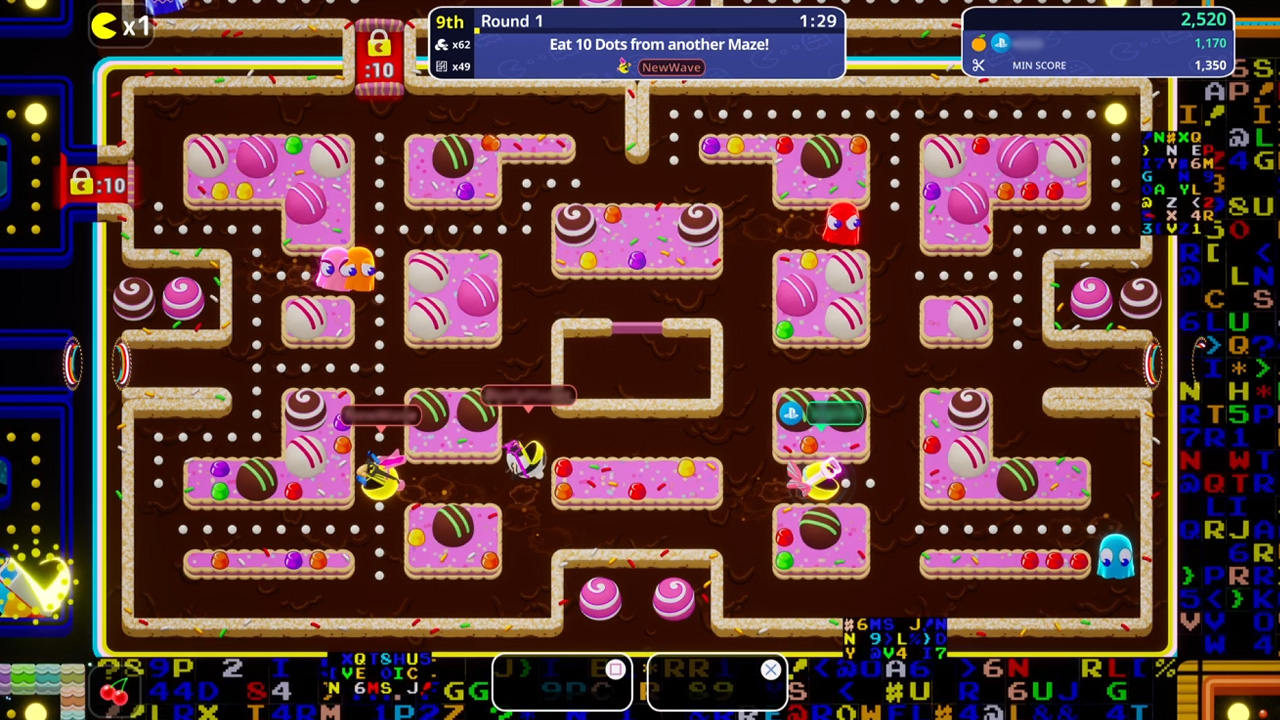Click the 9th place rank indicator
This screenshot has height=720, width=1280.
[449, 20]
